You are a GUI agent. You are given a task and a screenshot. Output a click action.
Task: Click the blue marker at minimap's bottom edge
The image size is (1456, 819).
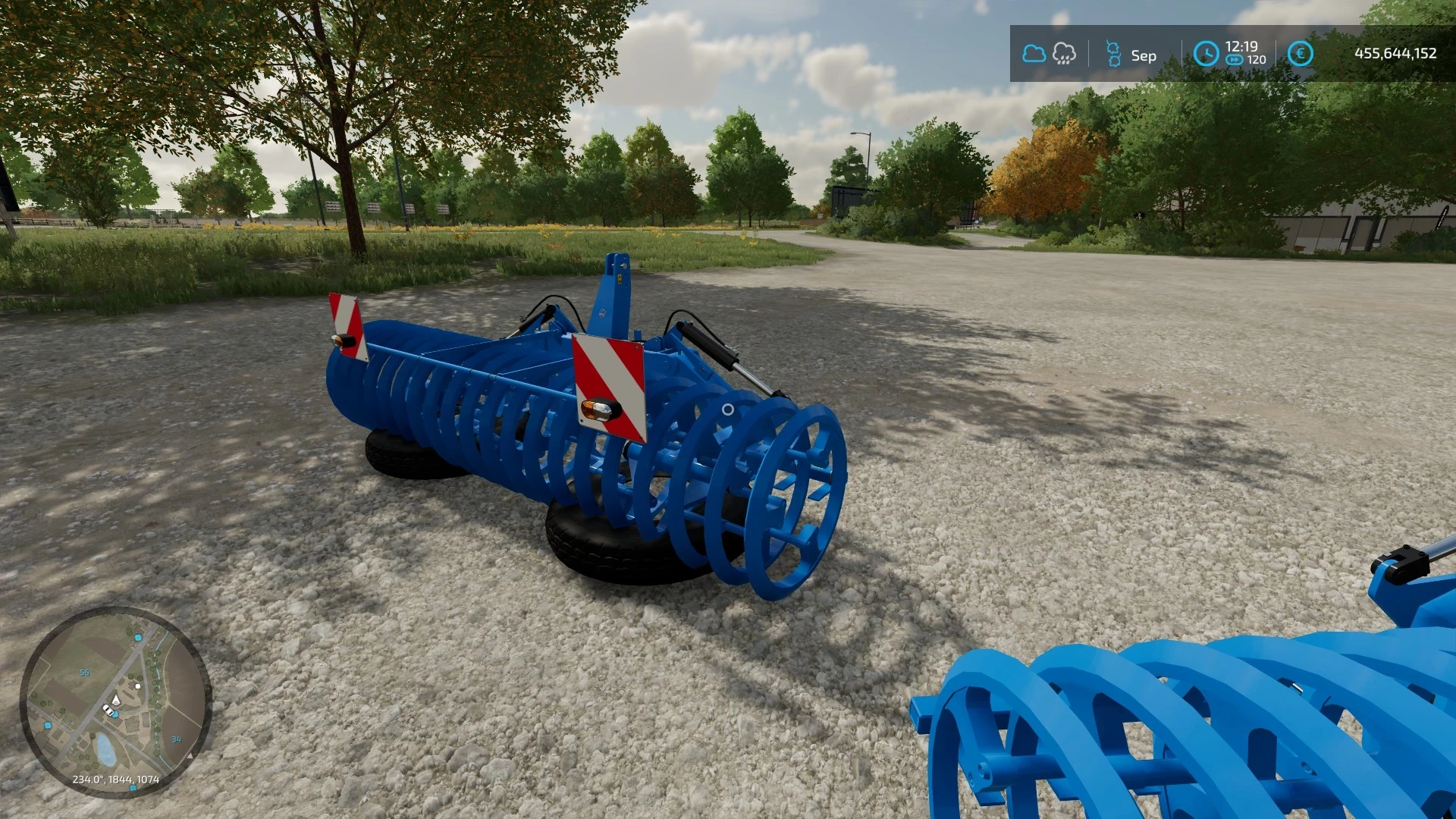point(133,788)
